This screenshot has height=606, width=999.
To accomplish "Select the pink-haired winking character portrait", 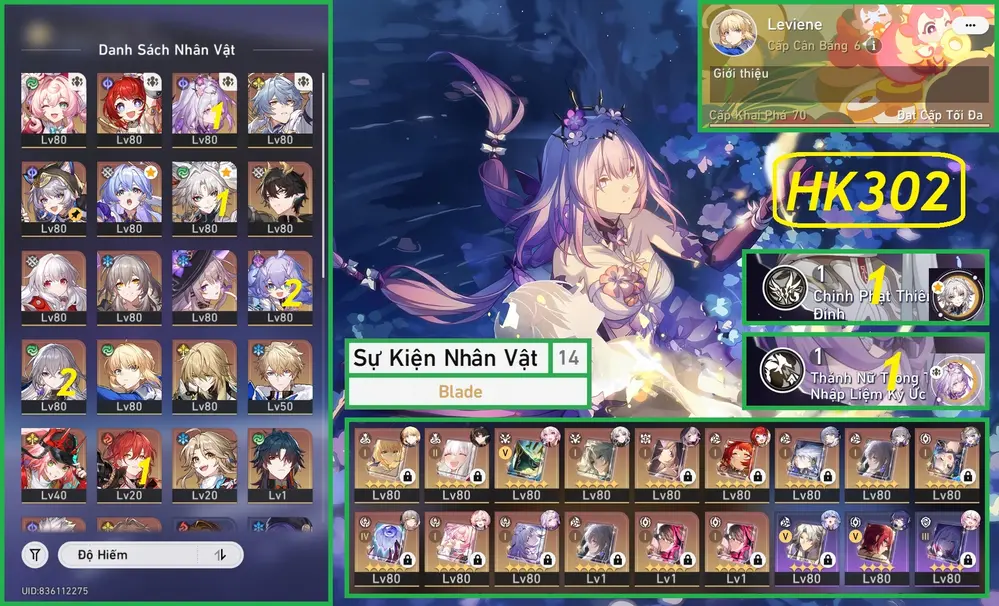I will point(53,107).
